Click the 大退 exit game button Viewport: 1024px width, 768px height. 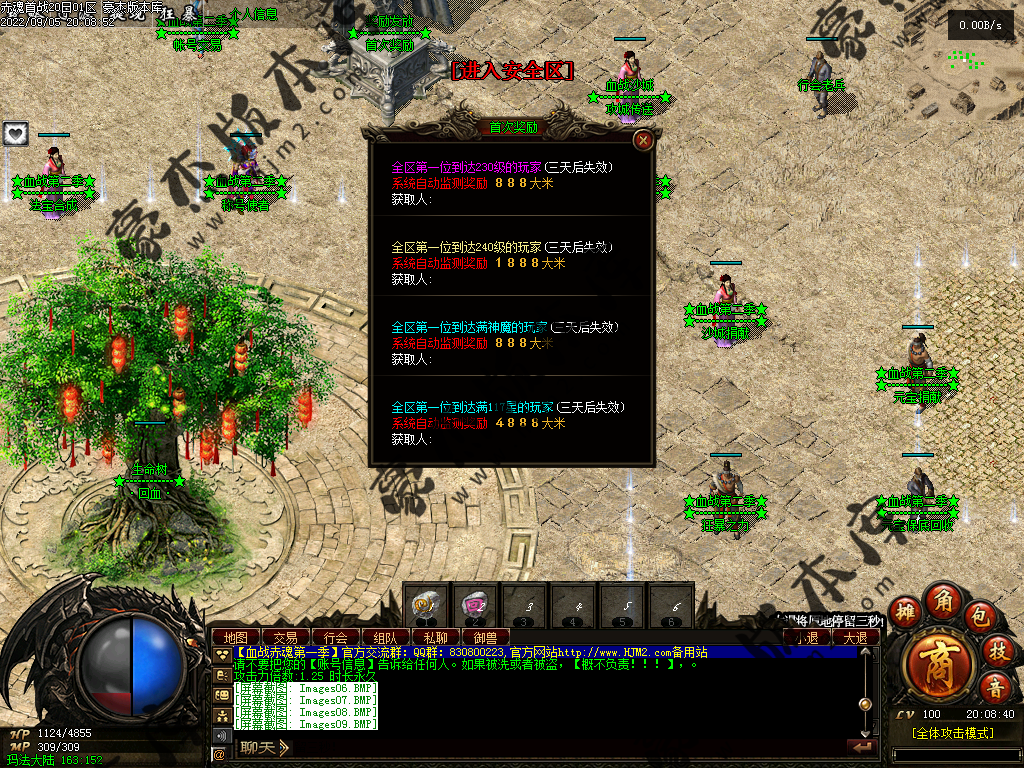[x=855, y=637]
